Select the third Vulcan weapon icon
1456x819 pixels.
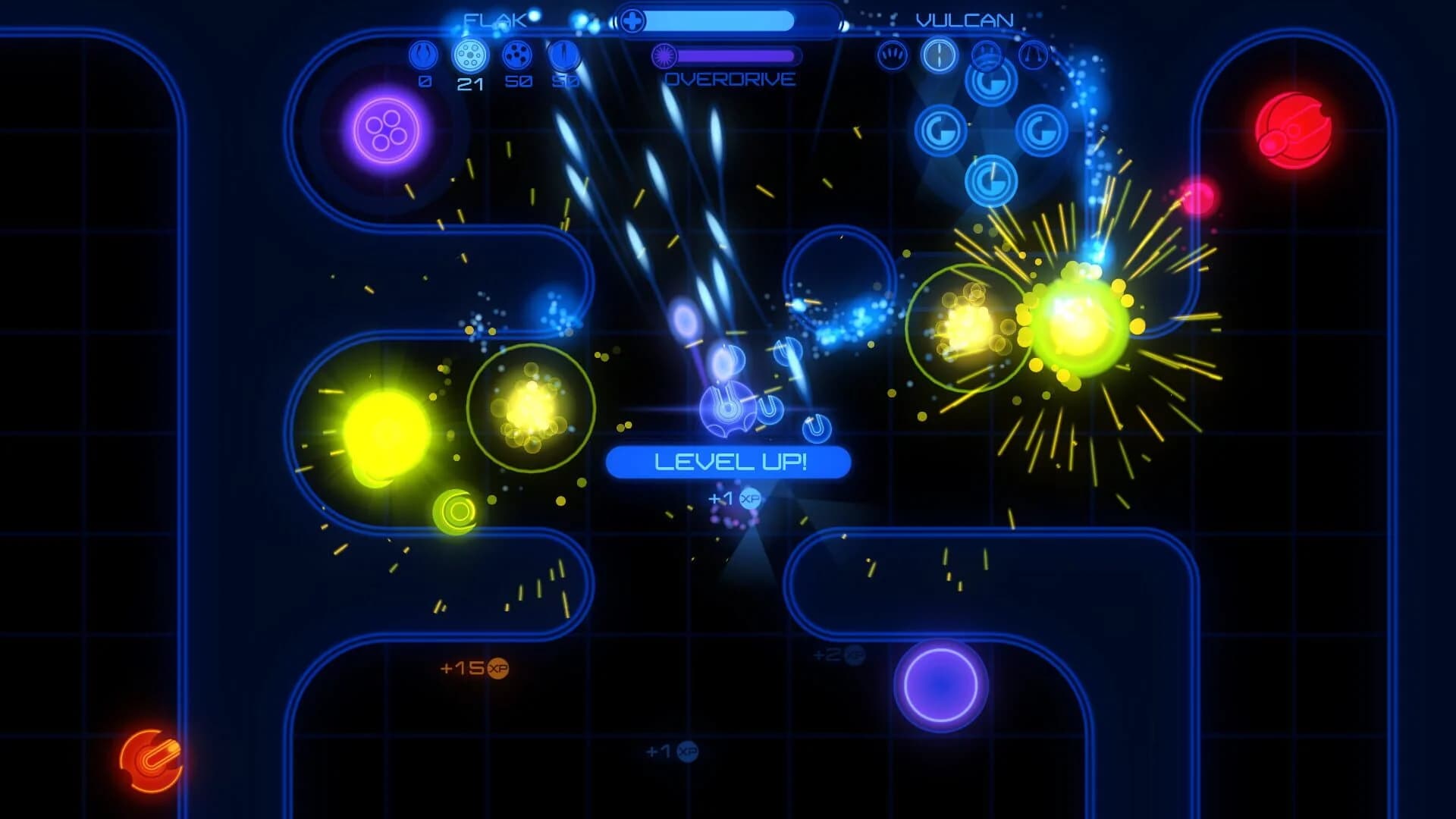(x=986, y=55)
